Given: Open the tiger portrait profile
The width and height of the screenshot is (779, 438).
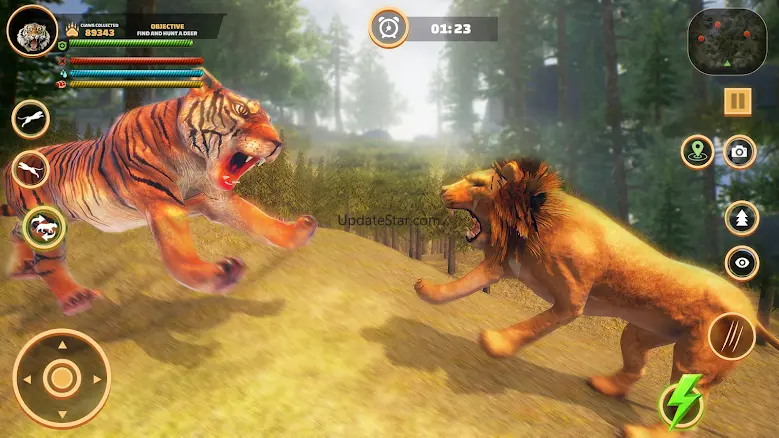Looking at the screenshot, I should click(x=31, y=29).
